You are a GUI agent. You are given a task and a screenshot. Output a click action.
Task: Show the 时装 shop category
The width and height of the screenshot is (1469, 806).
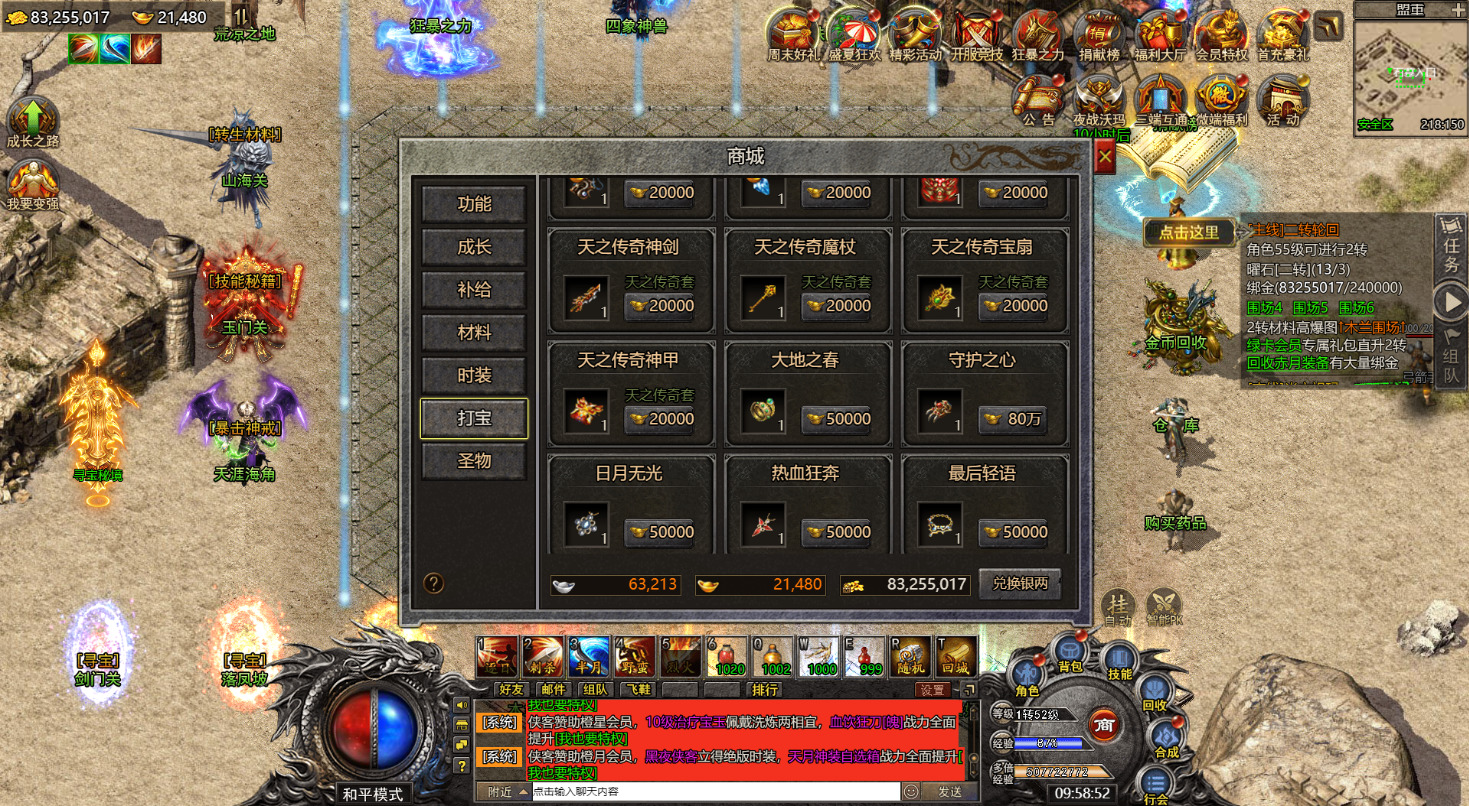tap(474, 376)
